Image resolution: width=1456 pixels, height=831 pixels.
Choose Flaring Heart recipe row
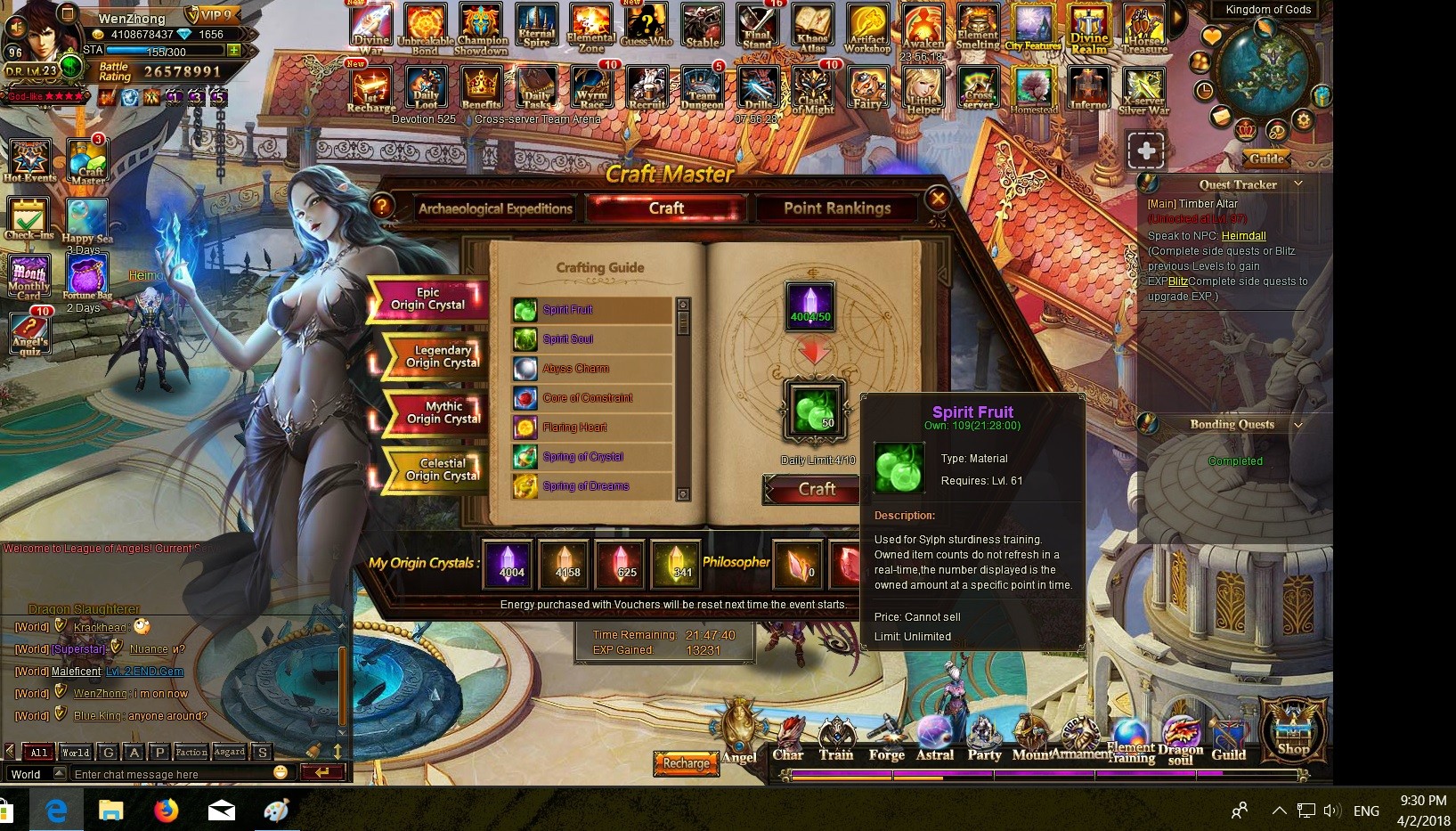click(x=574, y=428)
